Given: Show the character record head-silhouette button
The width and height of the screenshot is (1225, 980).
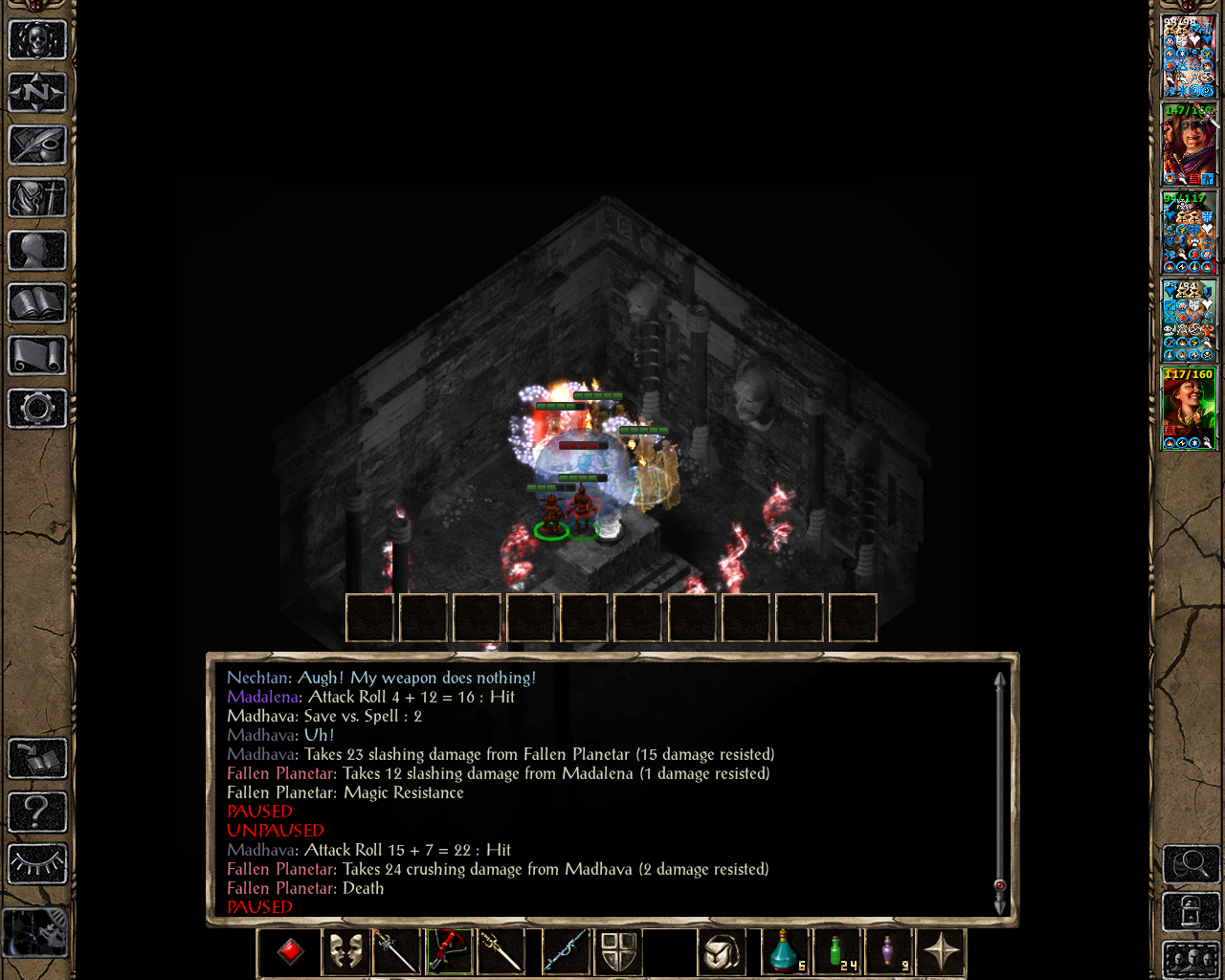Looking at the screenshot, I should [37, 251].
